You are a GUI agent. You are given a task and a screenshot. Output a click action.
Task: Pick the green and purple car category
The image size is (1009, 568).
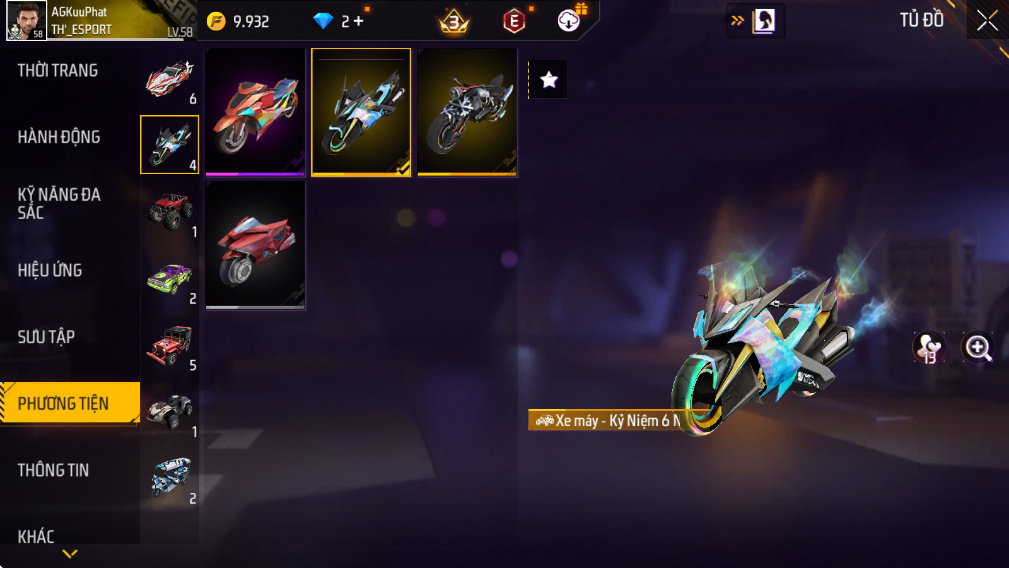(x=169, y=279)
